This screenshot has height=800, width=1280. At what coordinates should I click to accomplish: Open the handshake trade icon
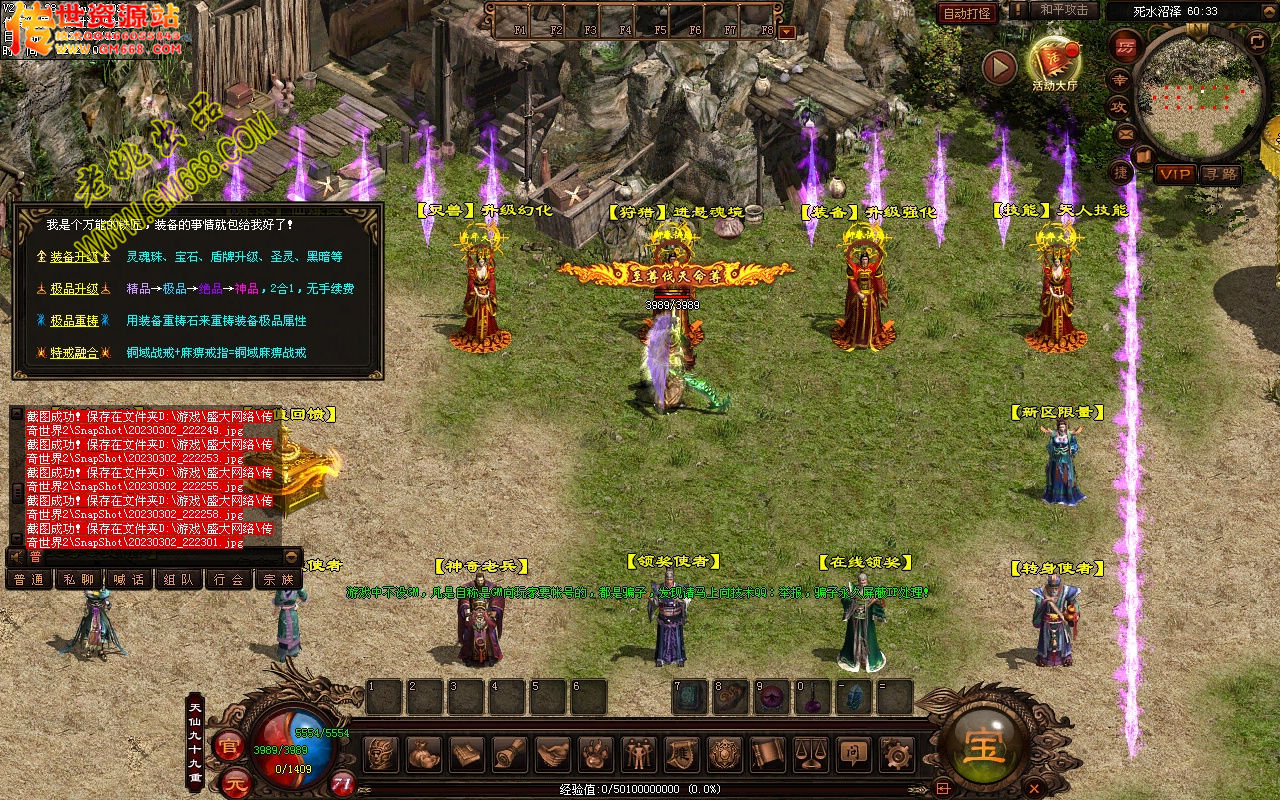[x=553, y=754]
